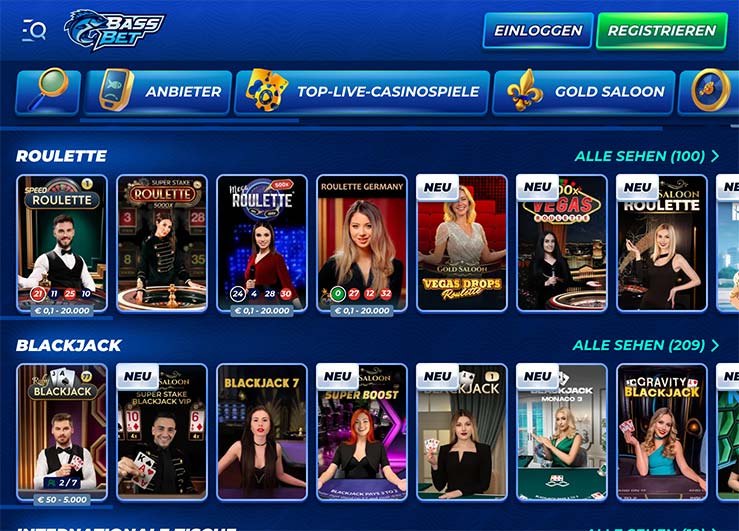
Task: Open the Roulette Germany table
Action: (362, 243)
